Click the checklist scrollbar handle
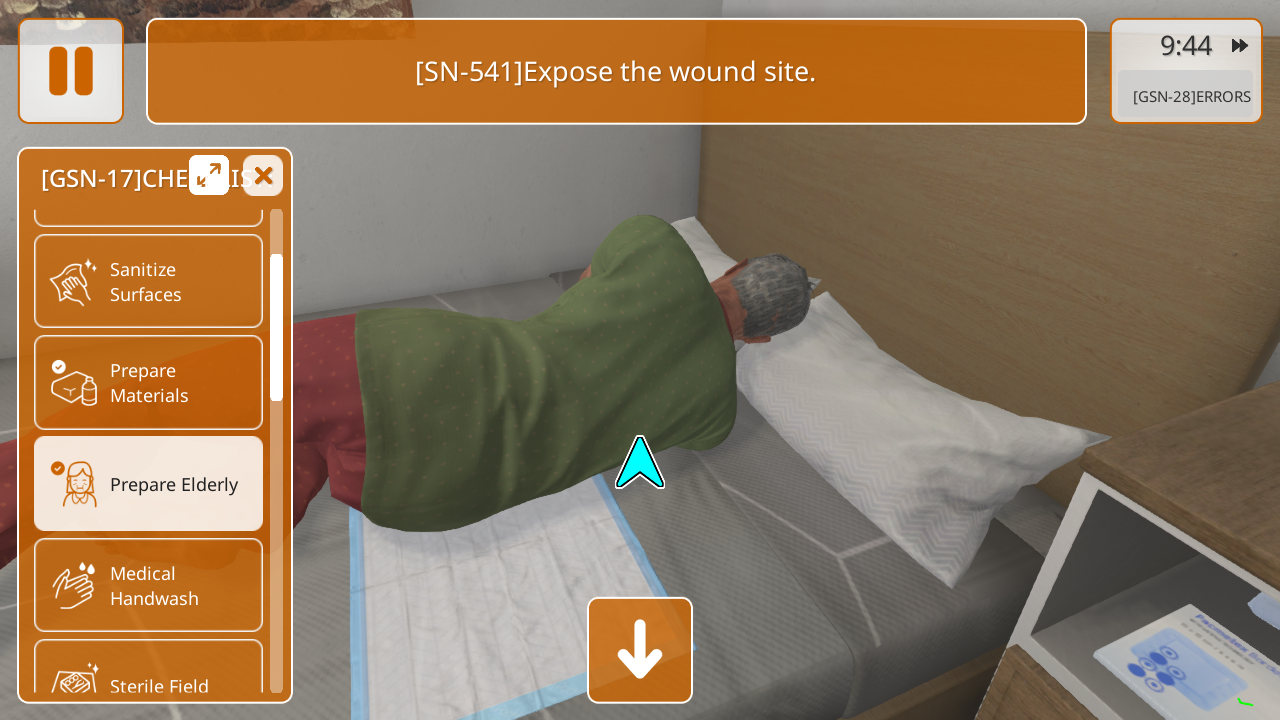Screen dimensions: 1280x720 point(276,327)
